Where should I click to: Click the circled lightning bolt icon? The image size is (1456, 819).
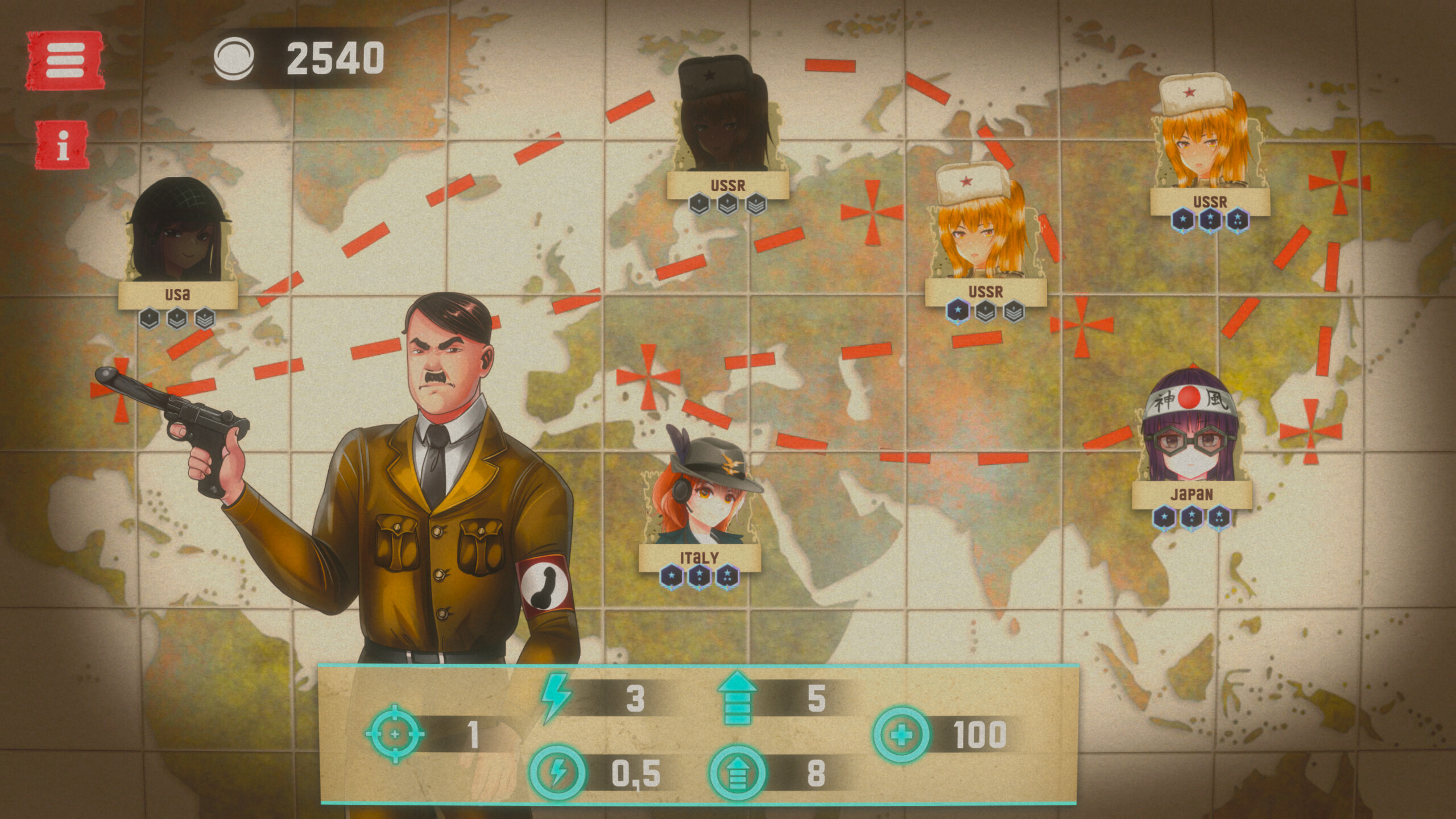(x=557, y=772)
